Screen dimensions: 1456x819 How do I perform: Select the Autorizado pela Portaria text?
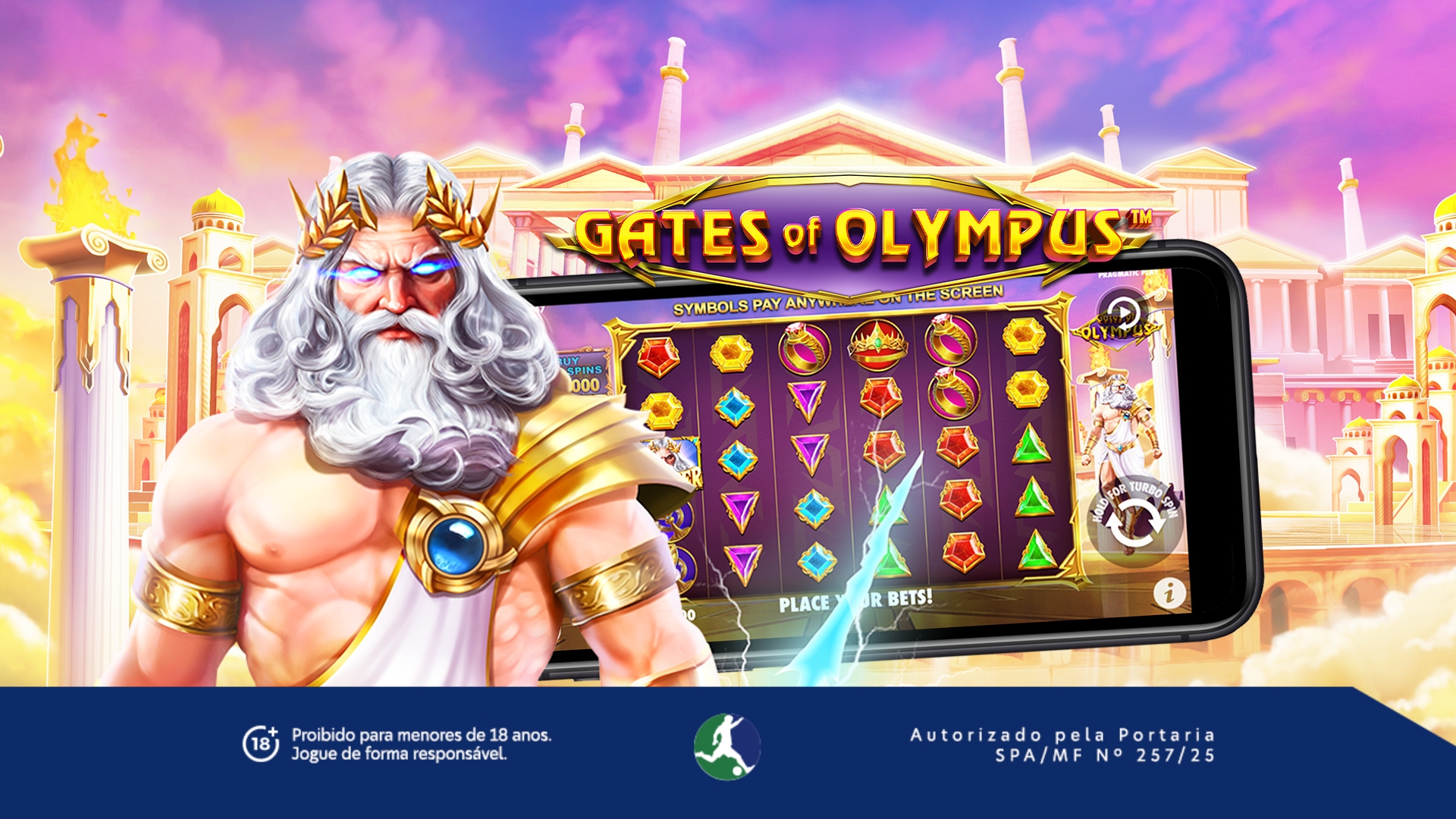pyautogui.click(x=1060, y=734)
